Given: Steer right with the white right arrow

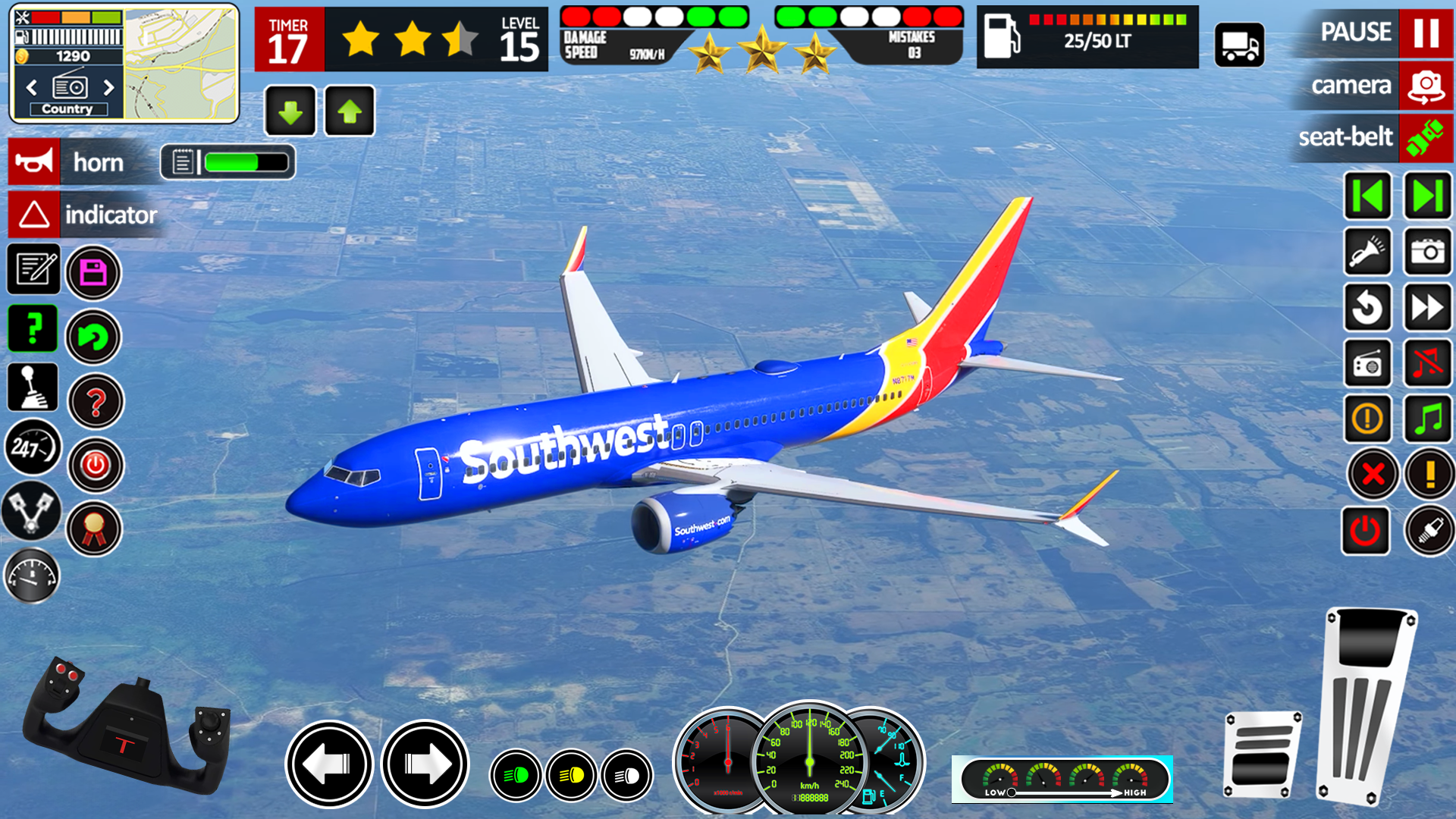Looking at the screenshot, I should tap(425, 763).
